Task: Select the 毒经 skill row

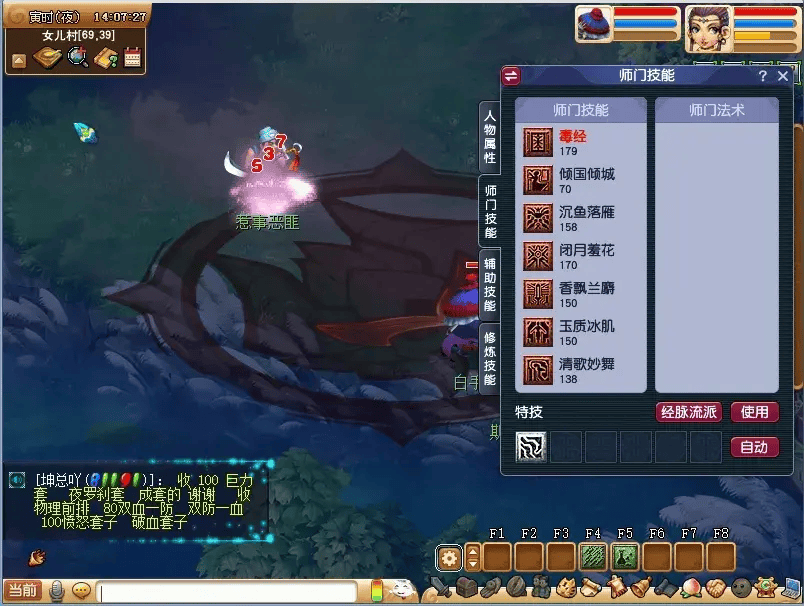Action: coord(582,143)
